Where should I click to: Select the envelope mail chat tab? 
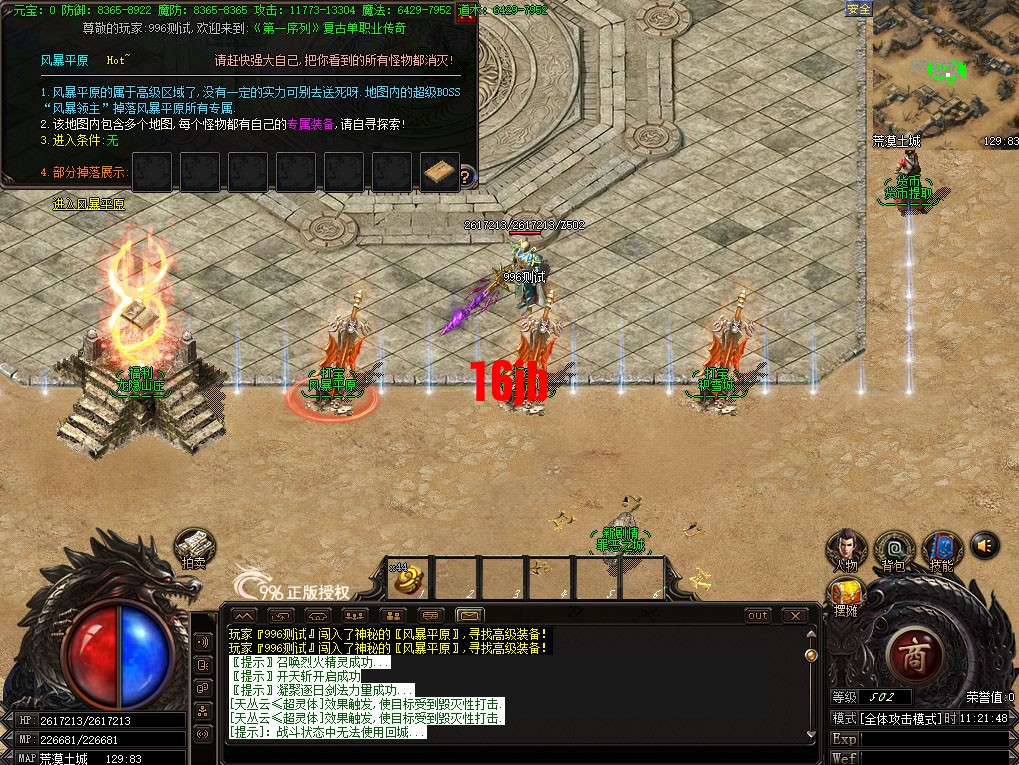coord(469,615)
